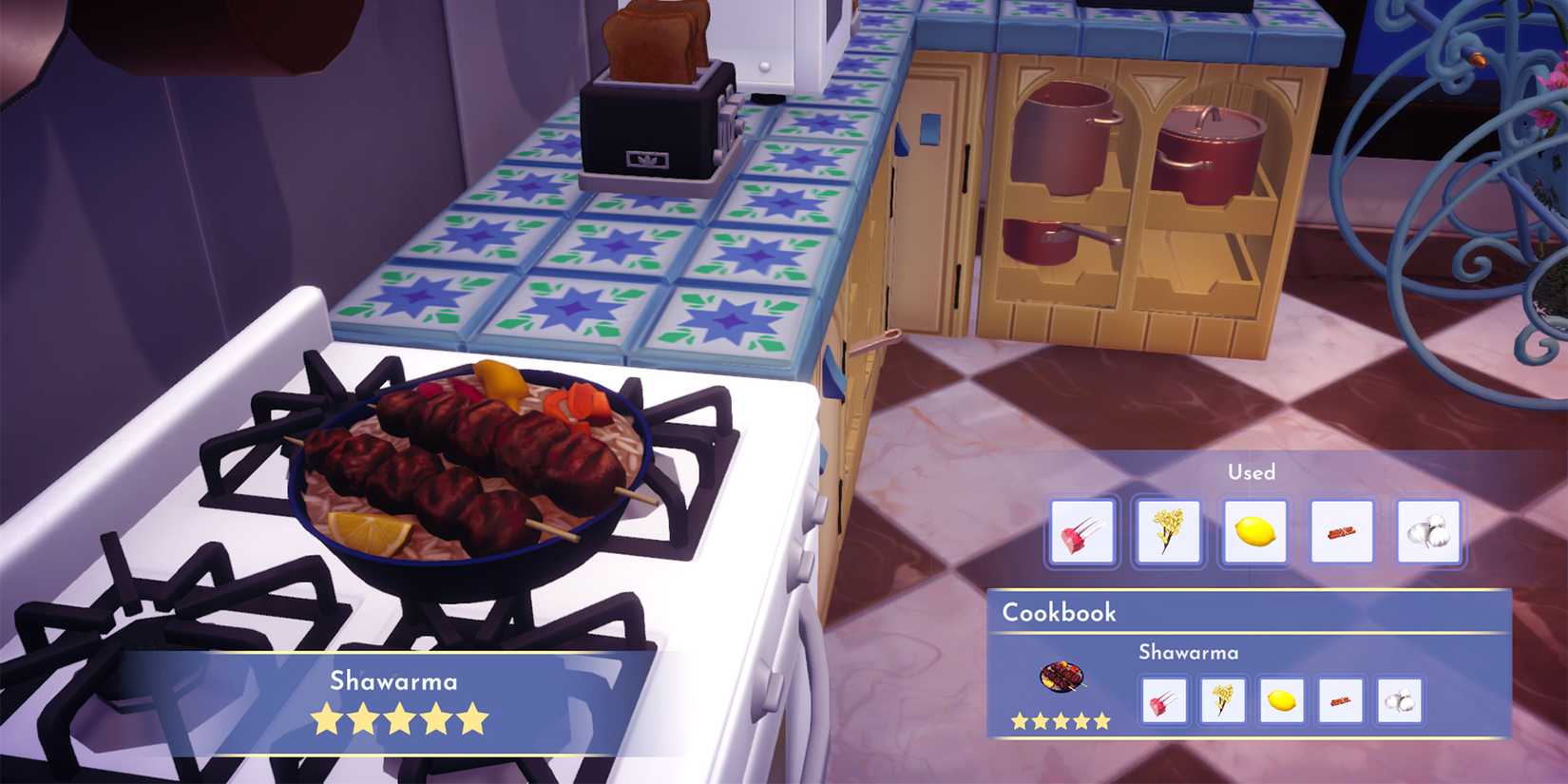Image resolution: width=1568 pixels, height=784 pixels.
Task: Click the yellow herb icon under Used
Action: [x=1167, y=532]
